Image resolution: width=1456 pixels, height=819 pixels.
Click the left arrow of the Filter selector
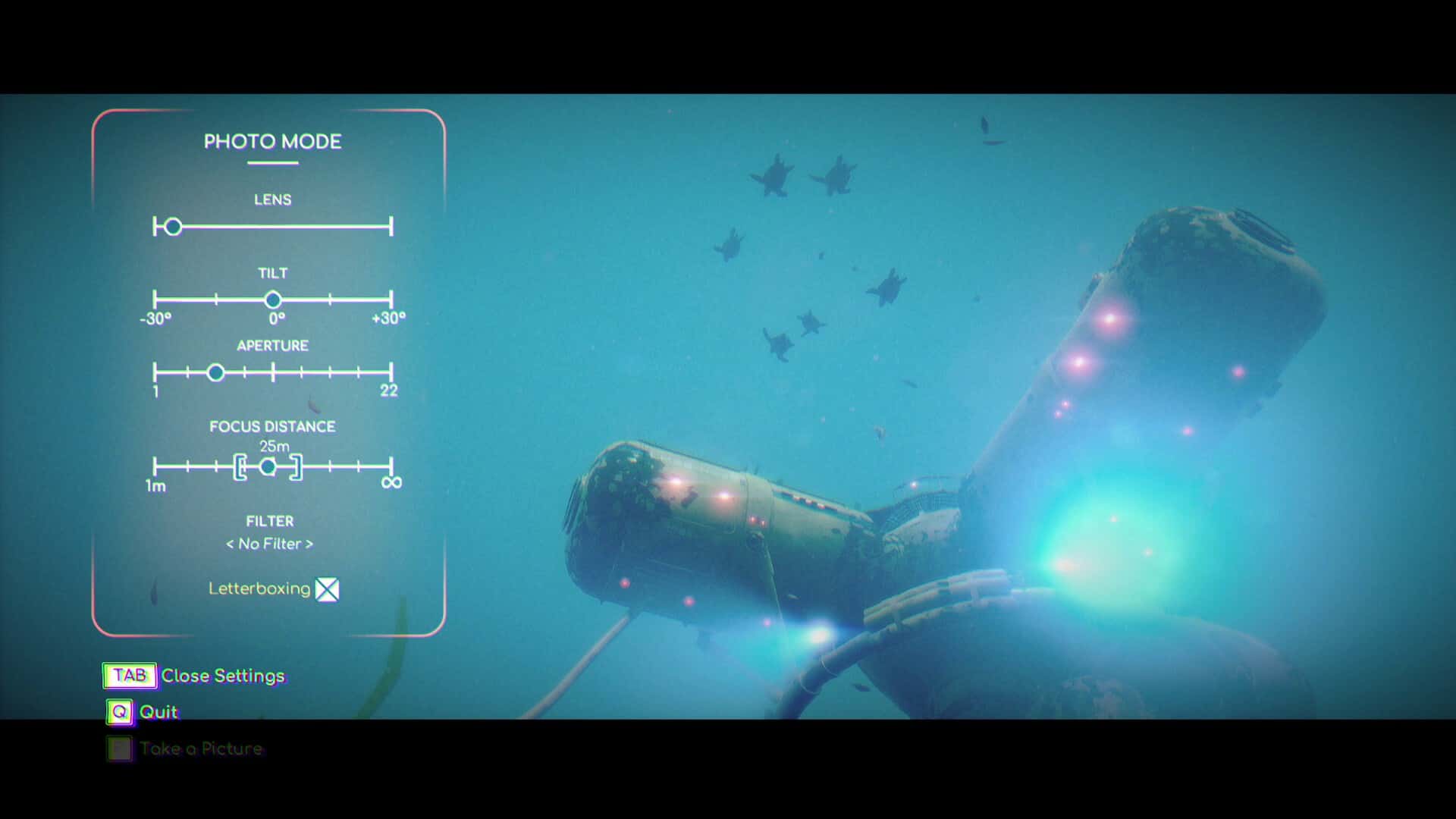[x=230, y=544]
